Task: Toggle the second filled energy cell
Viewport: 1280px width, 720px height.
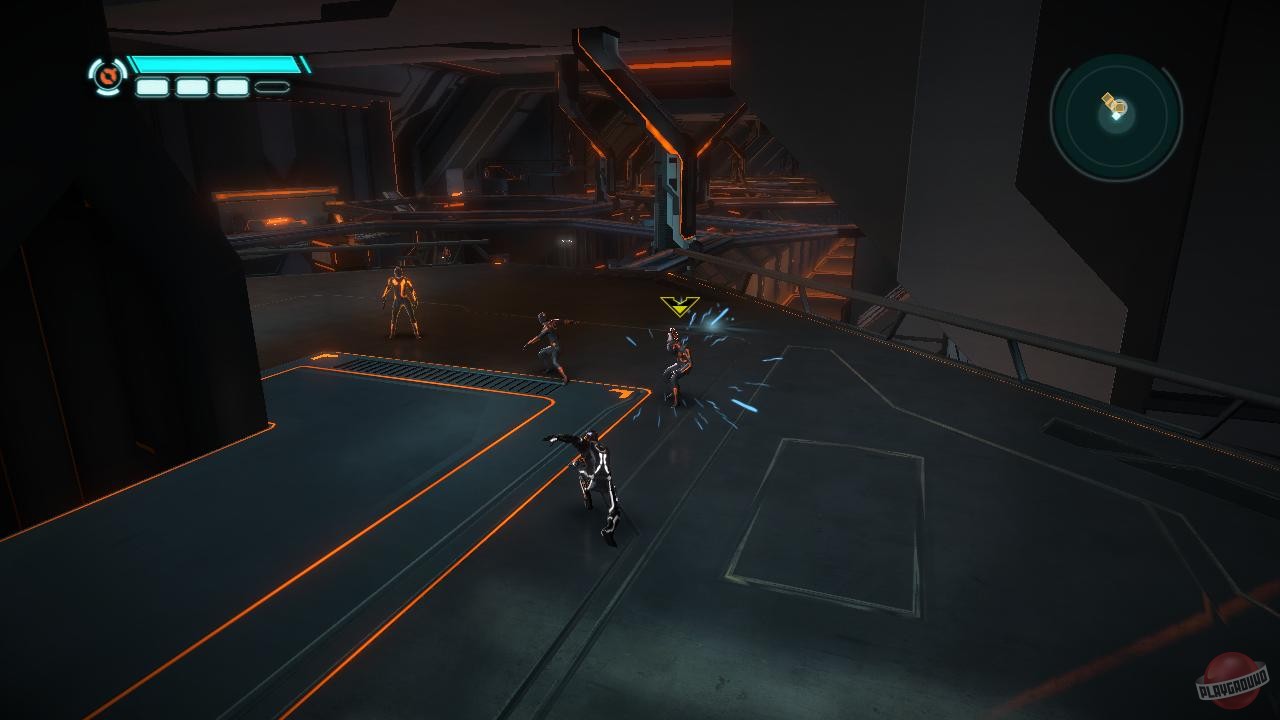Action: point(190,88)
